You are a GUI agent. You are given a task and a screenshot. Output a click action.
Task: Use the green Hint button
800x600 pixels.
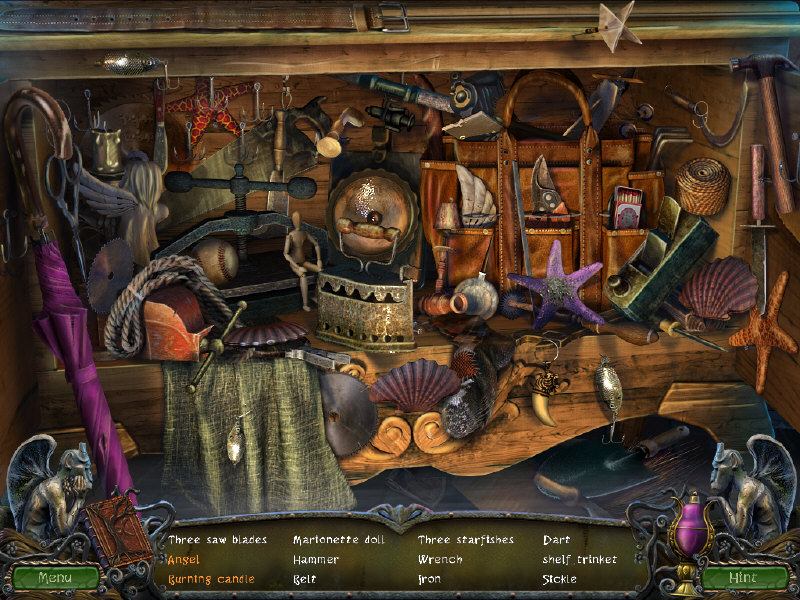click(743, 577)
